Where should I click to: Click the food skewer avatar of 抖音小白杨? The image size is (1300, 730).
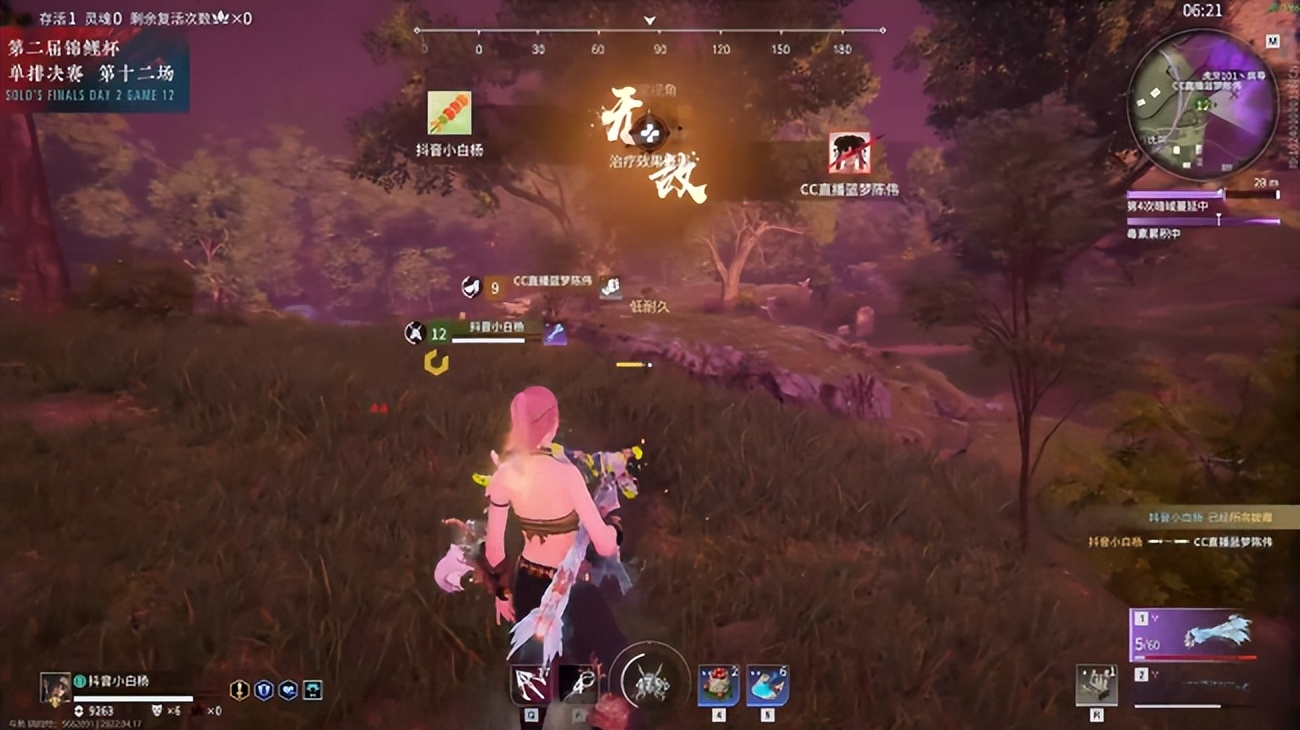449,113
